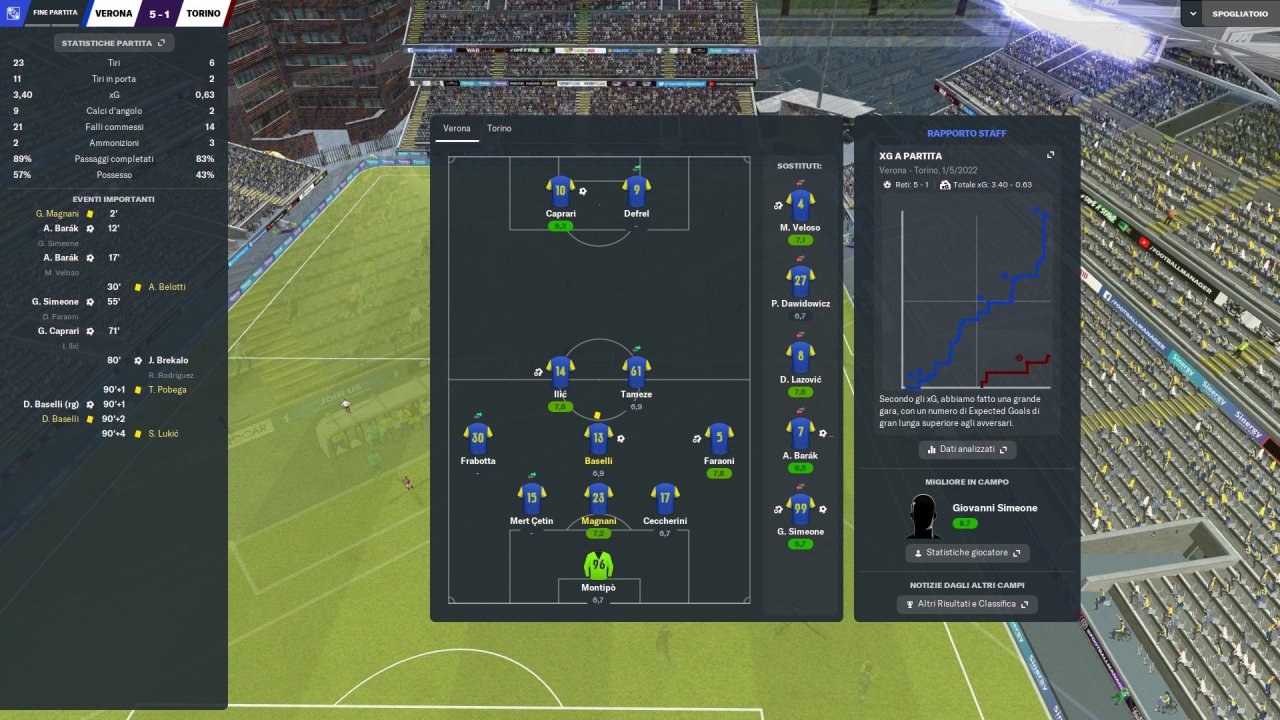Image resolution: width=1280 pixels, height=720 pixels.
Task: Open Statistiche Partita panel
Action: [x=114, y=43]
